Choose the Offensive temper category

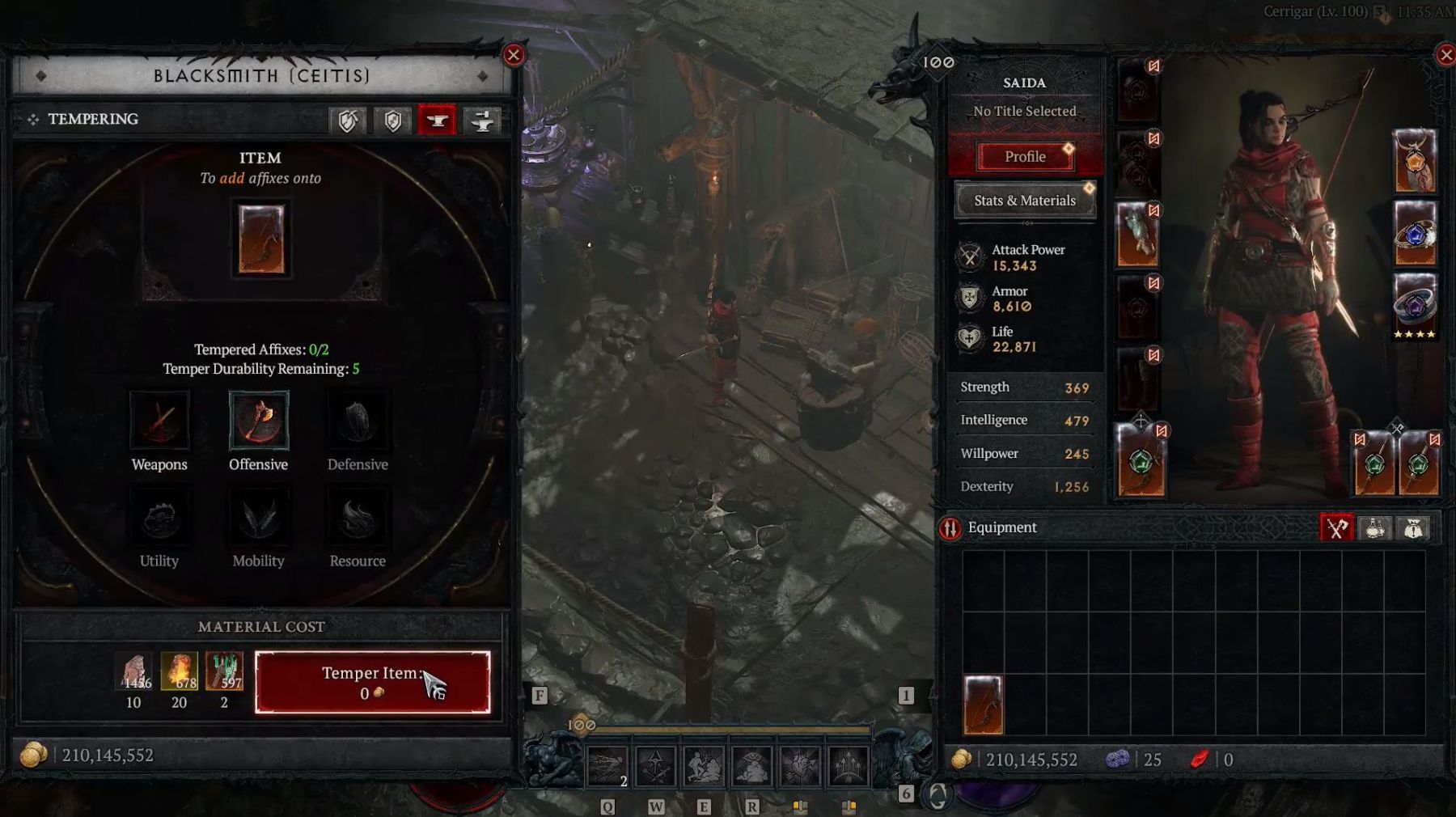[x=259, y=421]
